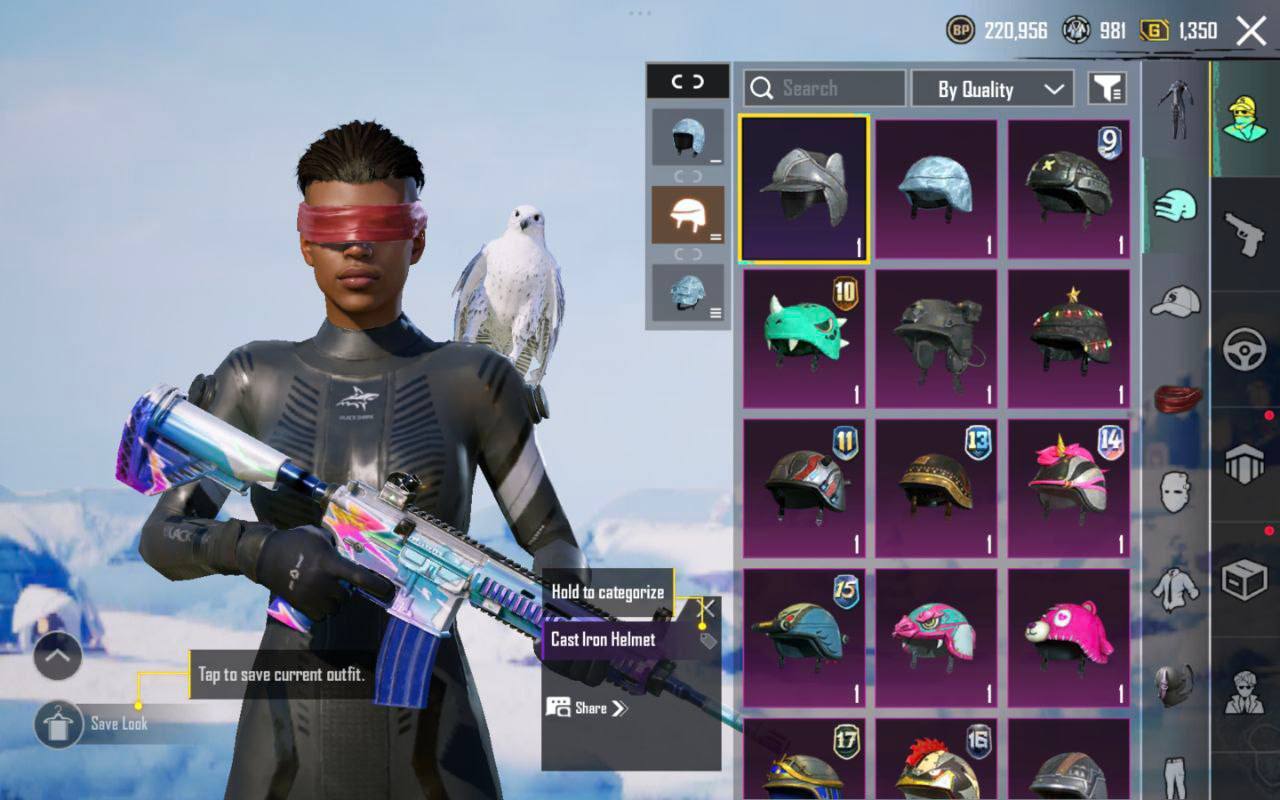1280x800 pixels.
Task: Open the steering wheel vehicle tab
Action: 1245,350
